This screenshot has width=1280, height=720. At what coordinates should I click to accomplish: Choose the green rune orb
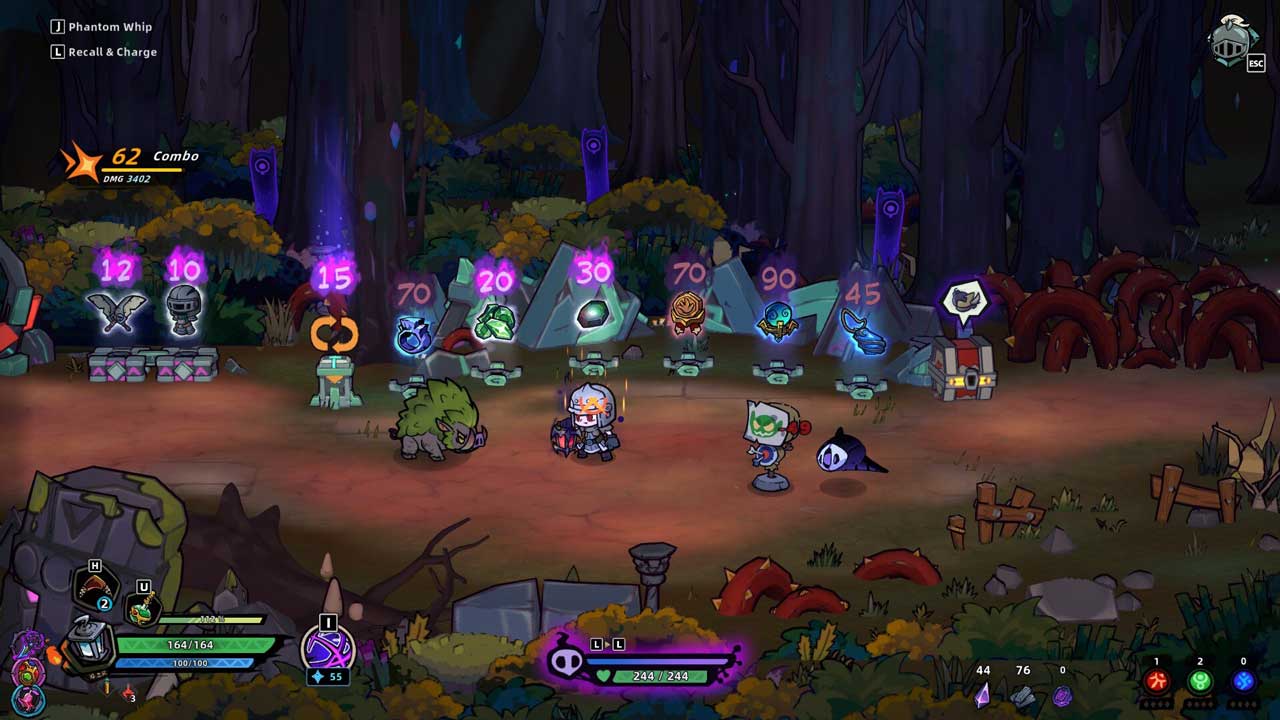pyautogui.click(x=1200, y=682)
